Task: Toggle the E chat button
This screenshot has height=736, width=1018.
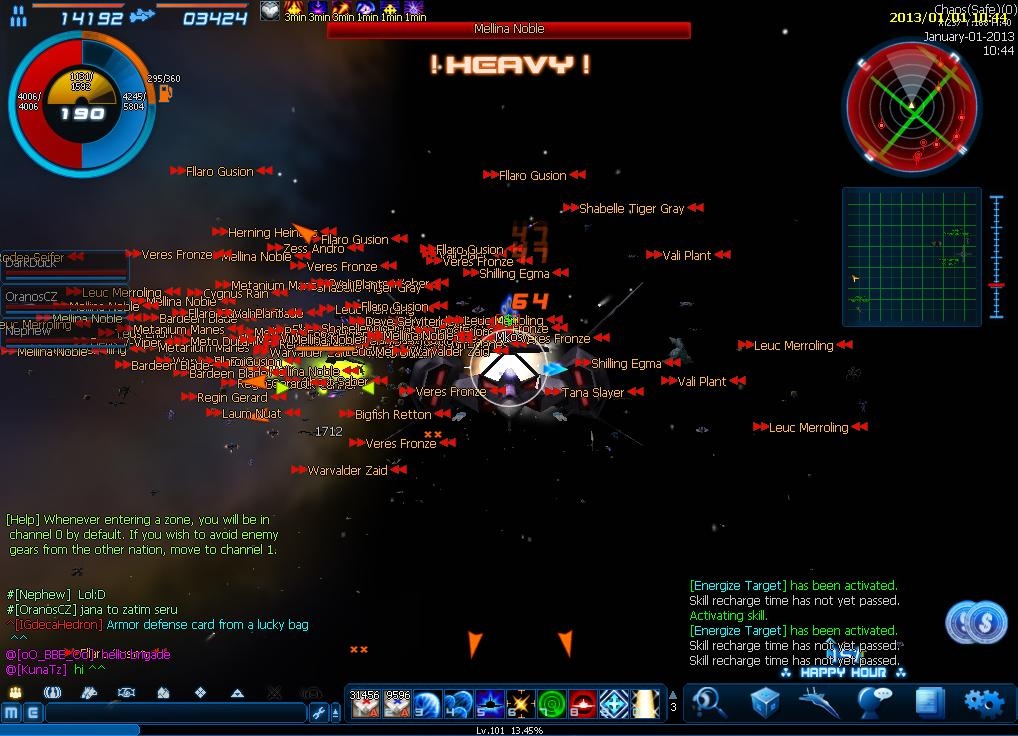Action: [32, 713]
